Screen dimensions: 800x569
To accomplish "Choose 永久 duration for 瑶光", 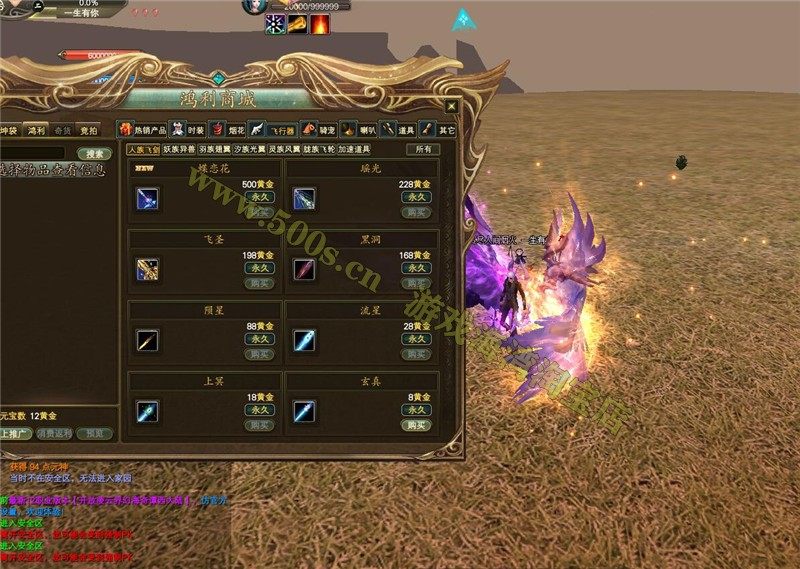I will click(415, 198).
